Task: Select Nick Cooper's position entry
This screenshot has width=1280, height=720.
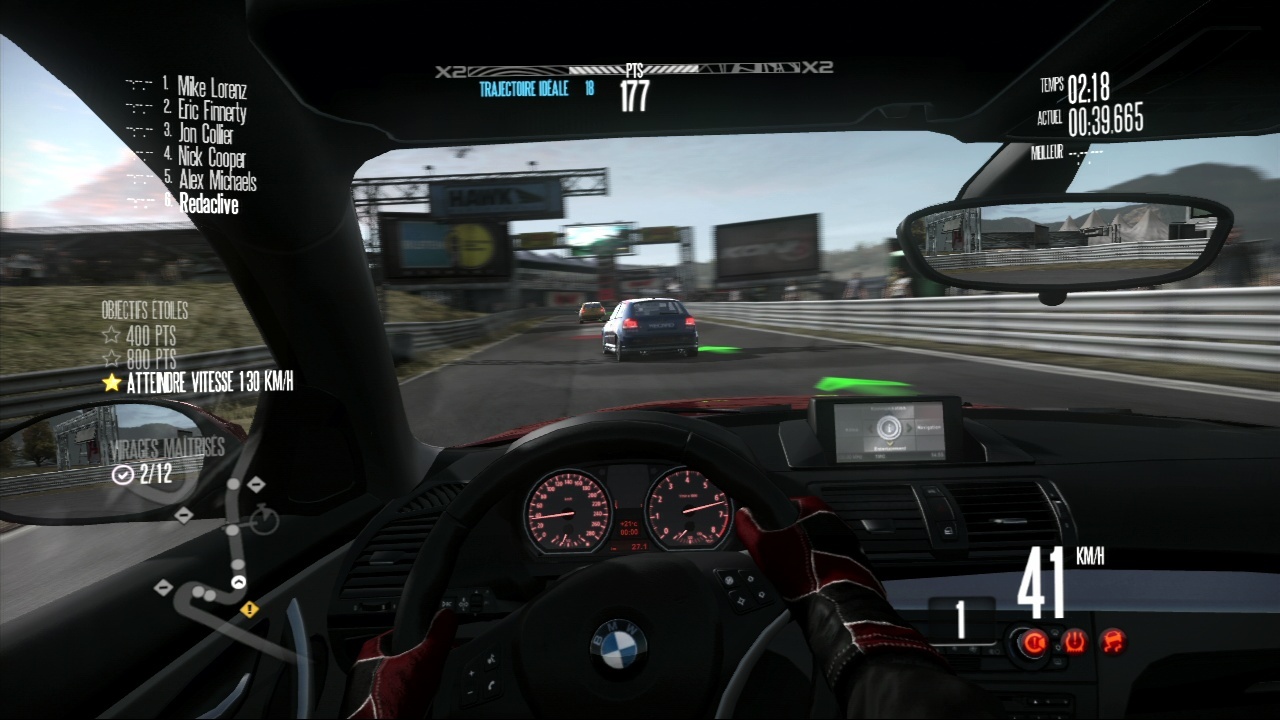Action: (211, 157)
